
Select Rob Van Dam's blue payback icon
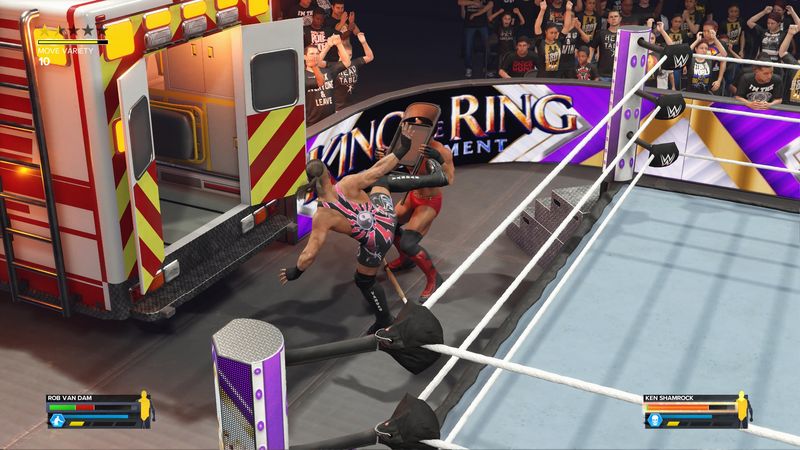[55, 420]
